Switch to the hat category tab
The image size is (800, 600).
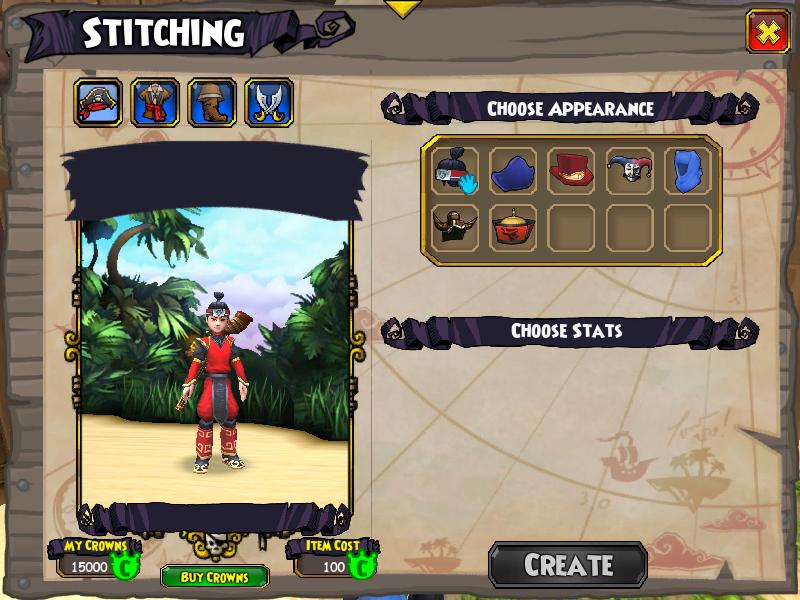(x=99, y=102)
